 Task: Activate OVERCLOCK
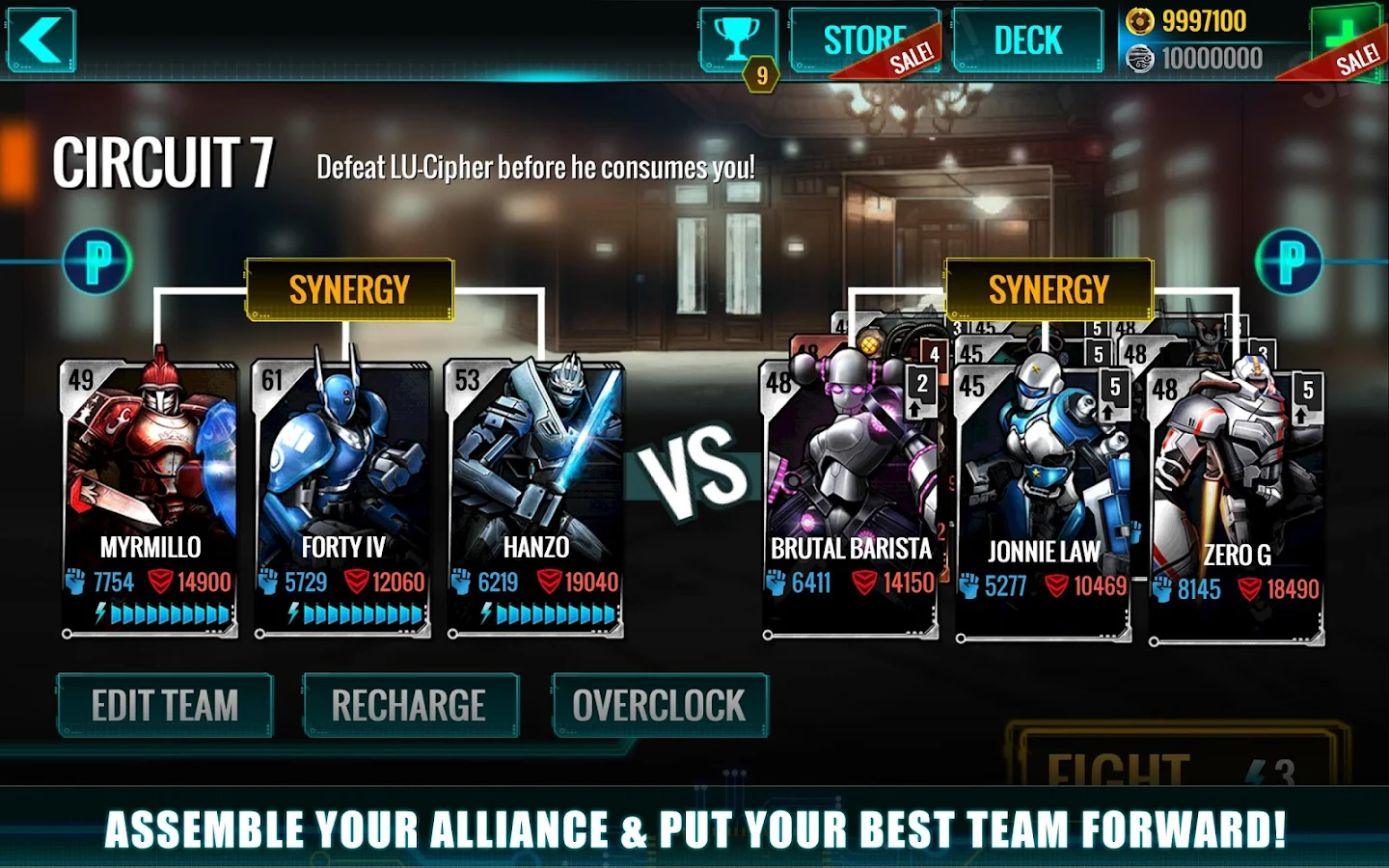click(x=659, y=705)
